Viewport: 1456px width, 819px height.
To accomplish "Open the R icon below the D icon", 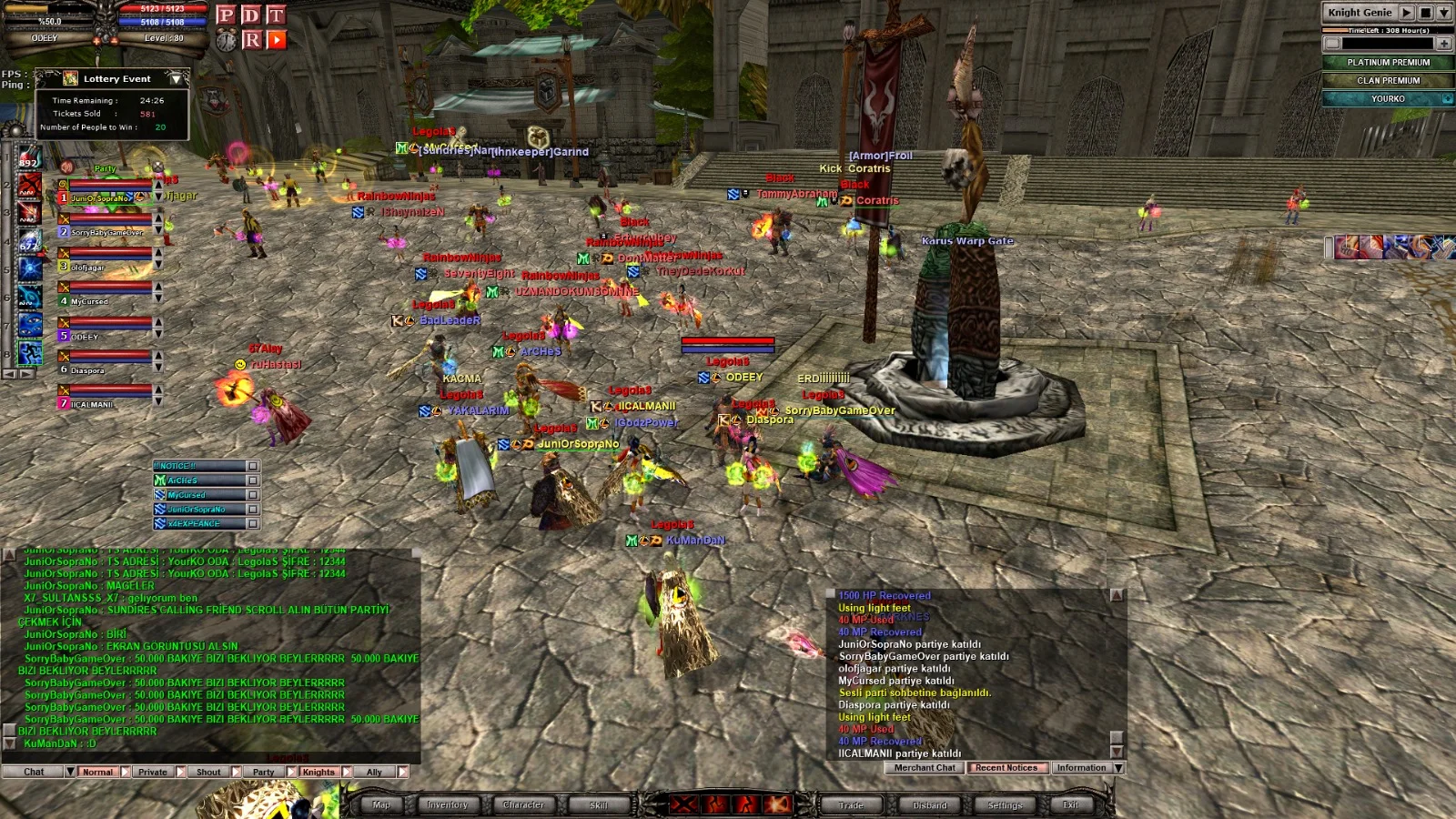I will (252, 40).
